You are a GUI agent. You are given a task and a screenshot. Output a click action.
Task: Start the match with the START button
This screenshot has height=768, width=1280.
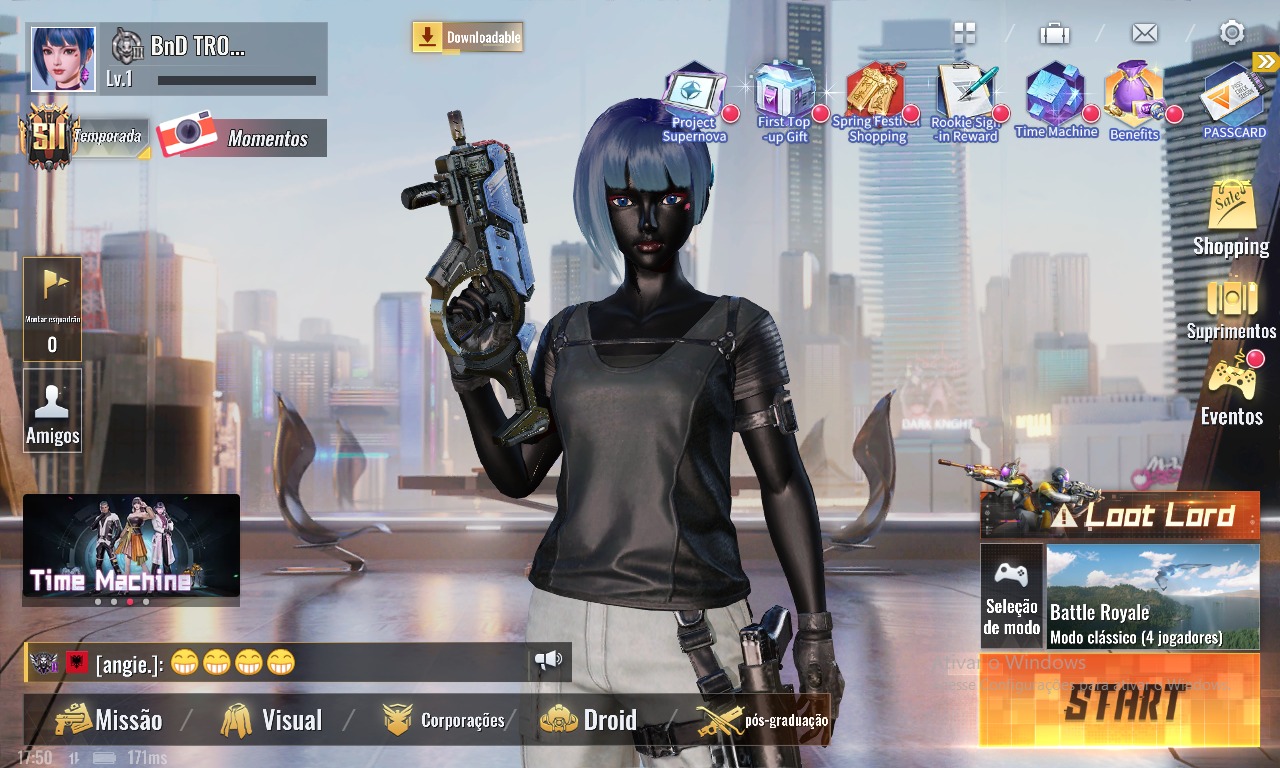click(1120, 702)
